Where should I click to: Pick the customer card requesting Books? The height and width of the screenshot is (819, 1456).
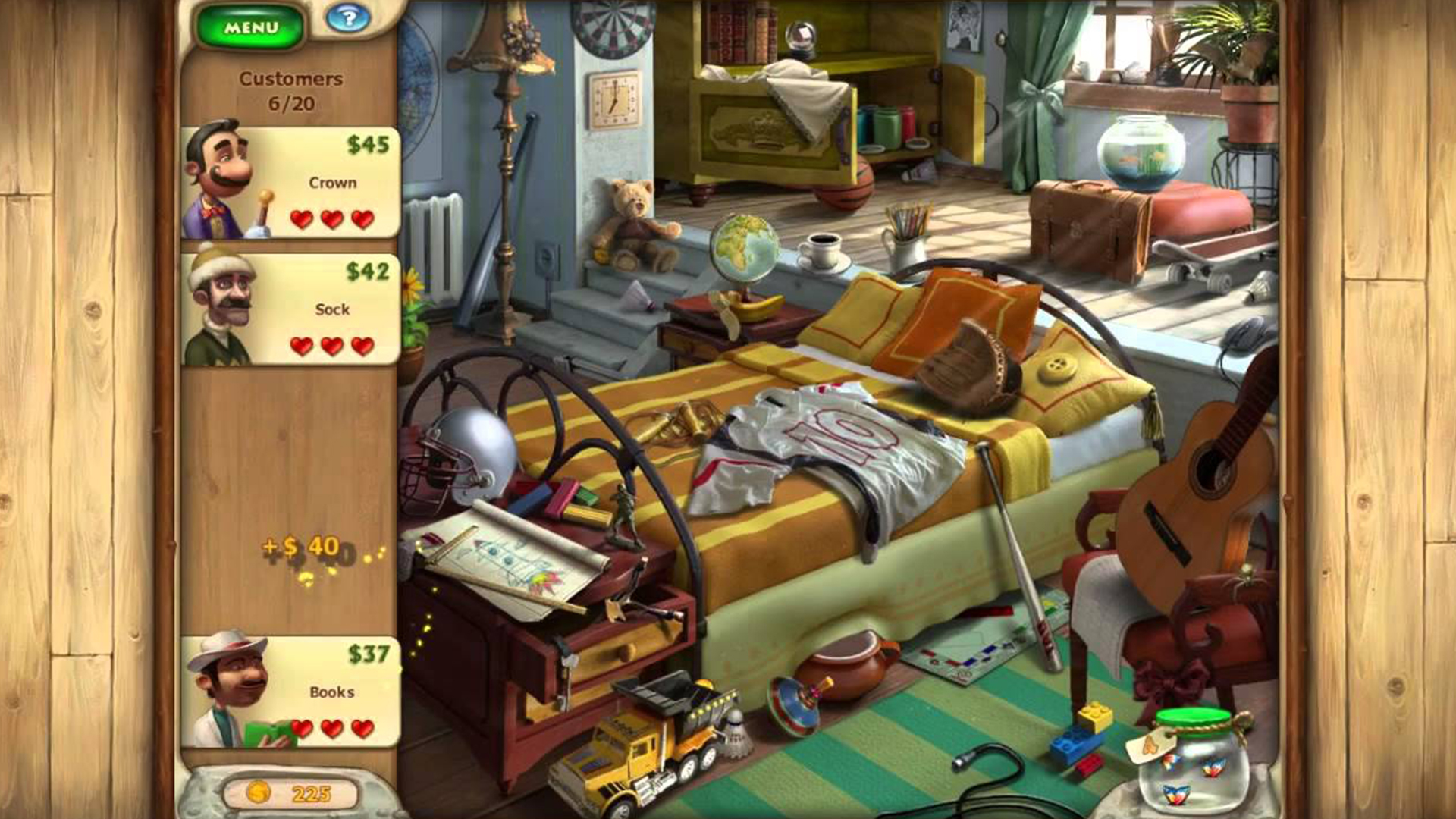(291, 692)
